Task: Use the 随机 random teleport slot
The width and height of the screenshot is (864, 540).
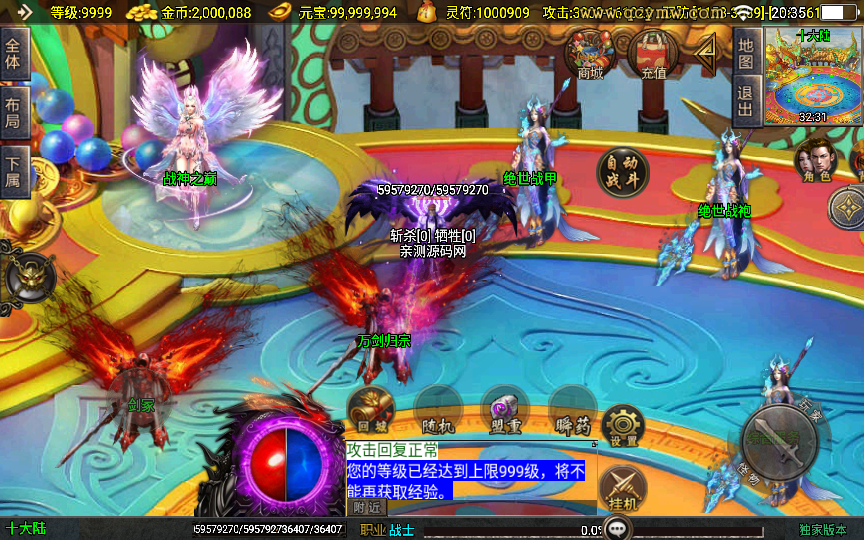Action: pos(438,410)
